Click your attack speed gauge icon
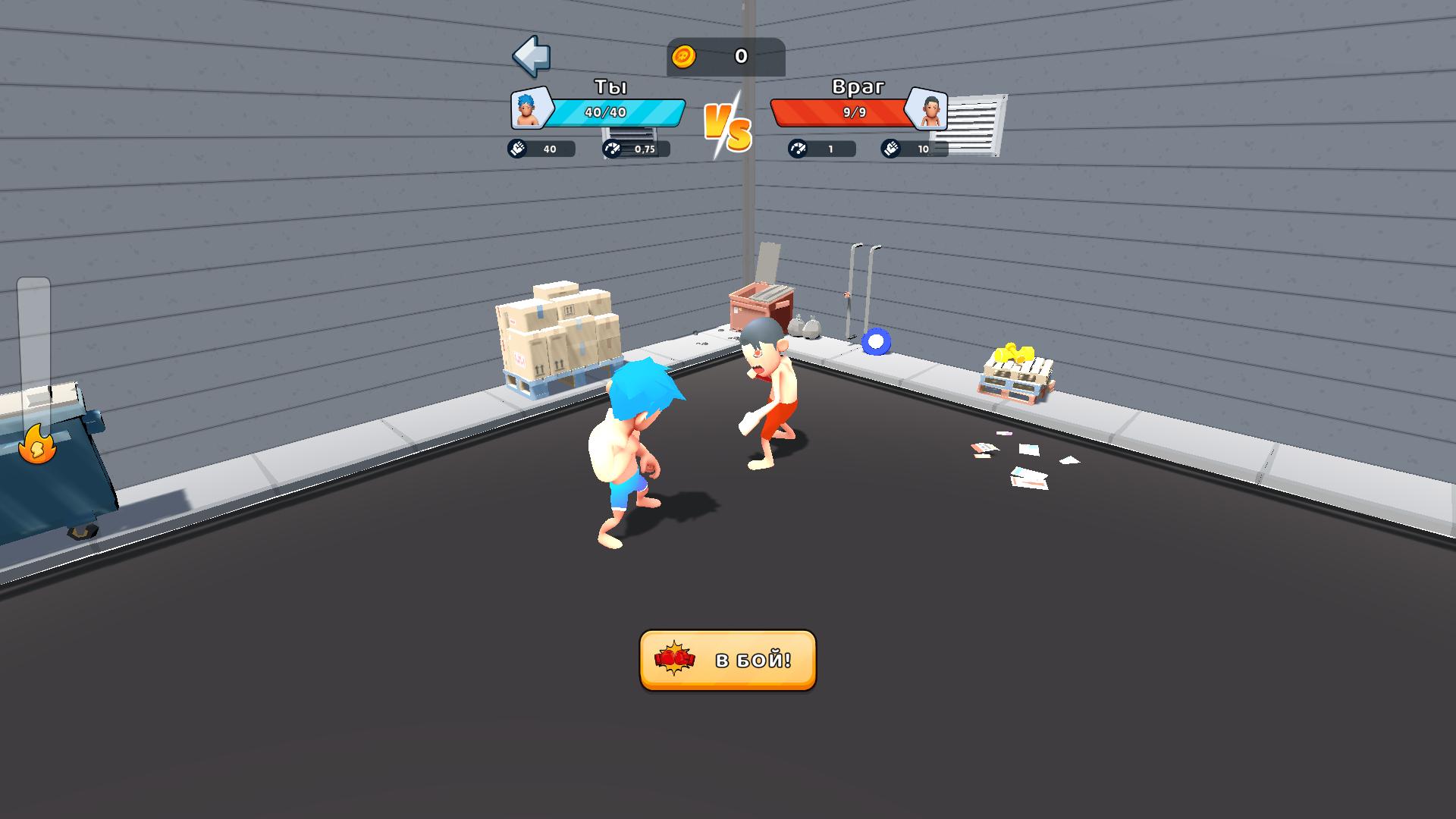Image resolution: width=1456 pixels, height=819 pixels. pyautogui.click(x=611, y=149)
